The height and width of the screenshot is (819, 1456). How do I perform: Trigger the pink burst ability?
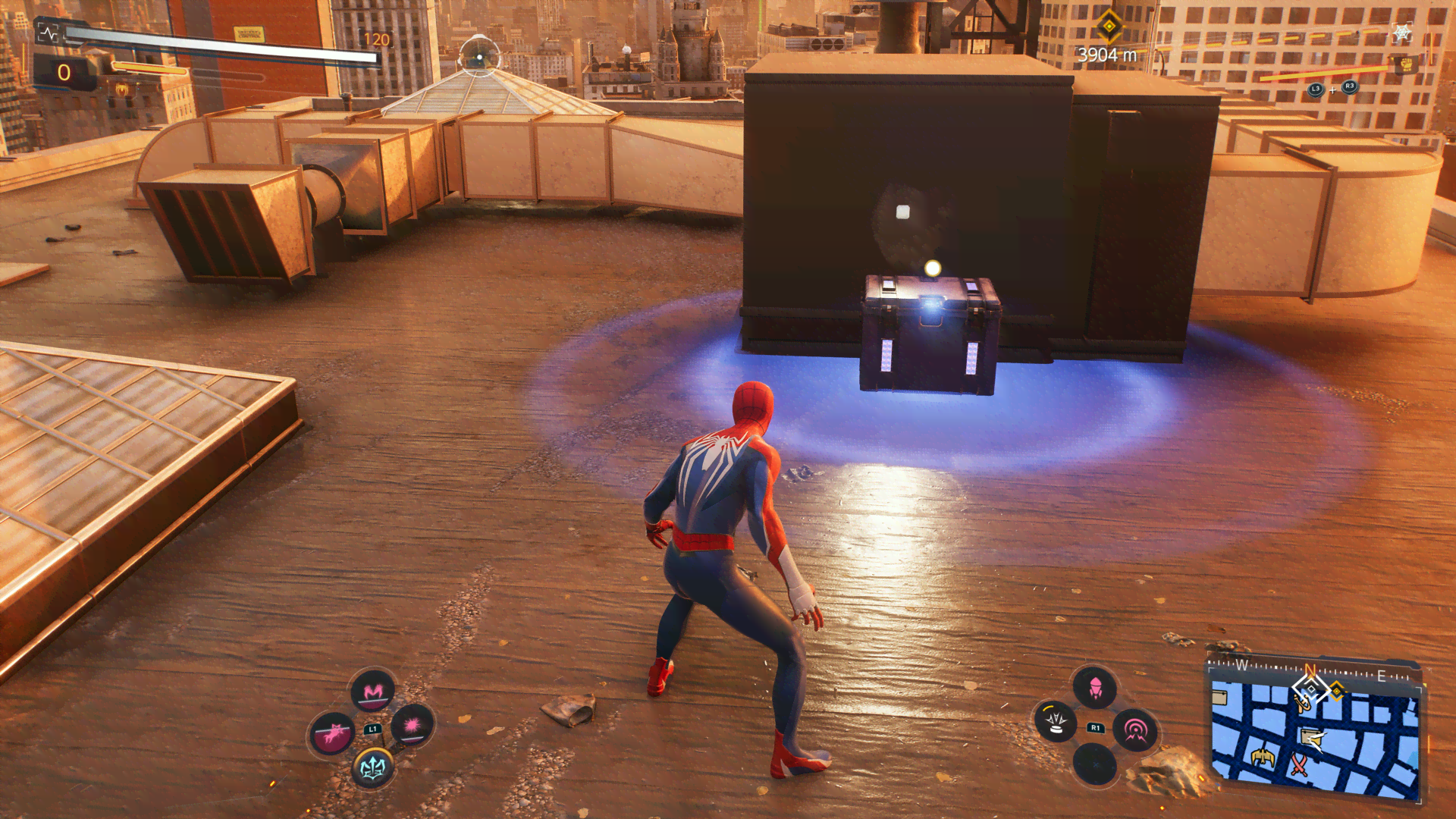pos(413,726)
